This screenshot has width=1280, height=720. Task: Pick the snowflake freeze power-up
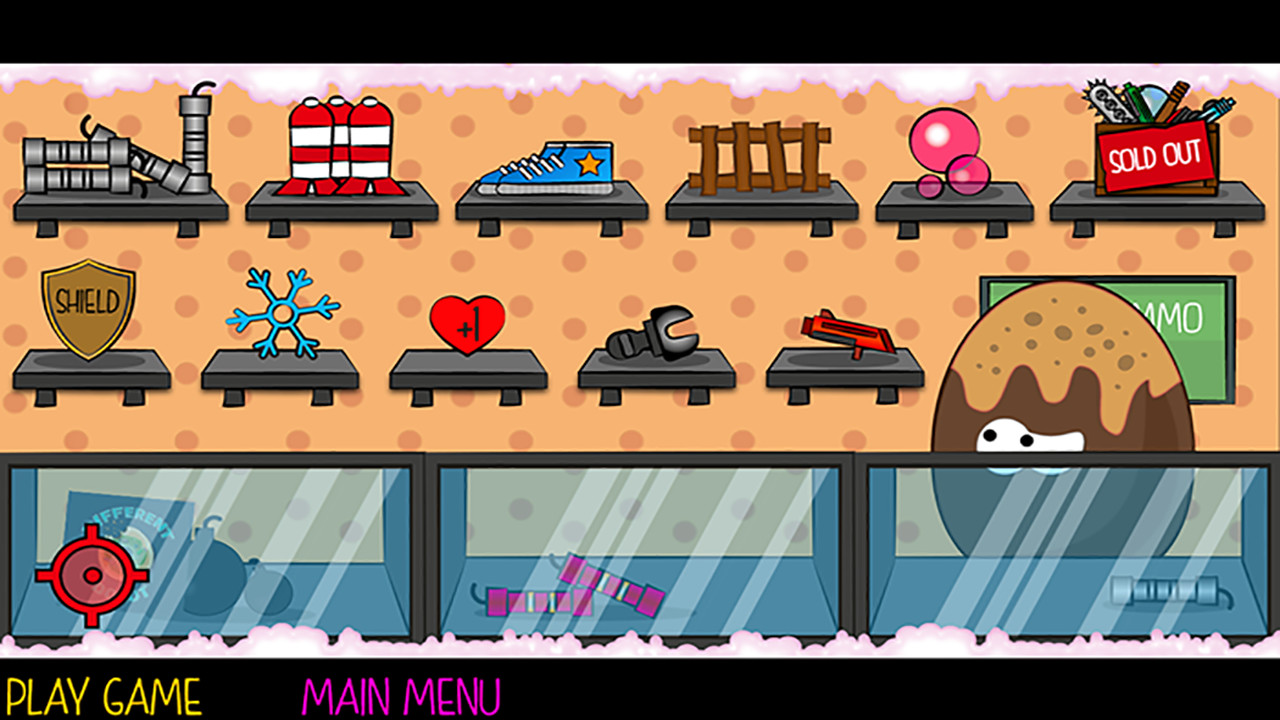click(x=280, y=310)
